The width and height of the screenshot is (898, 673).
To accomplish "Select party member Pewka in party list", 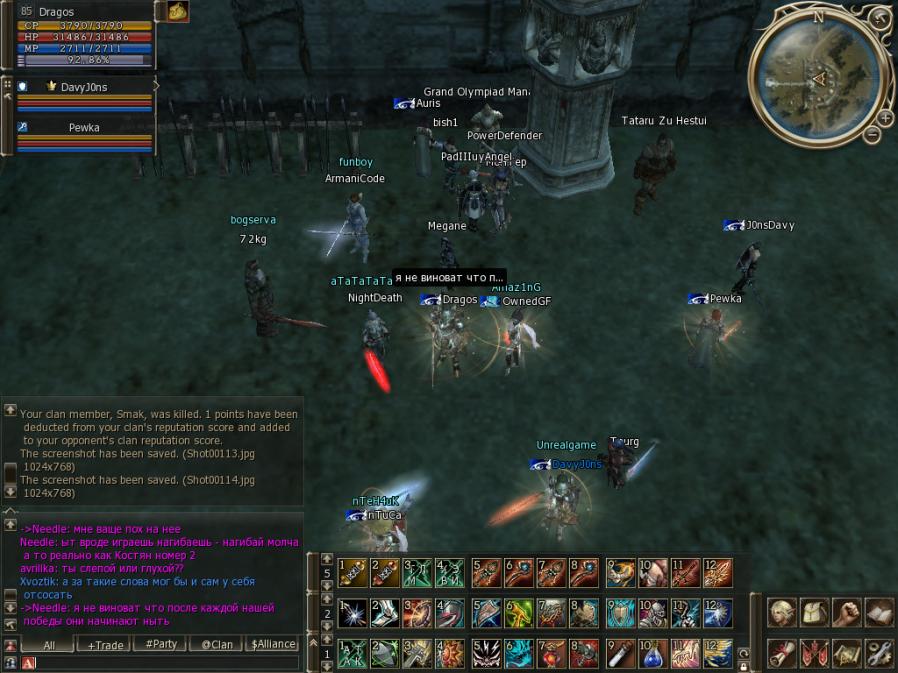I will tap(83, 128).
